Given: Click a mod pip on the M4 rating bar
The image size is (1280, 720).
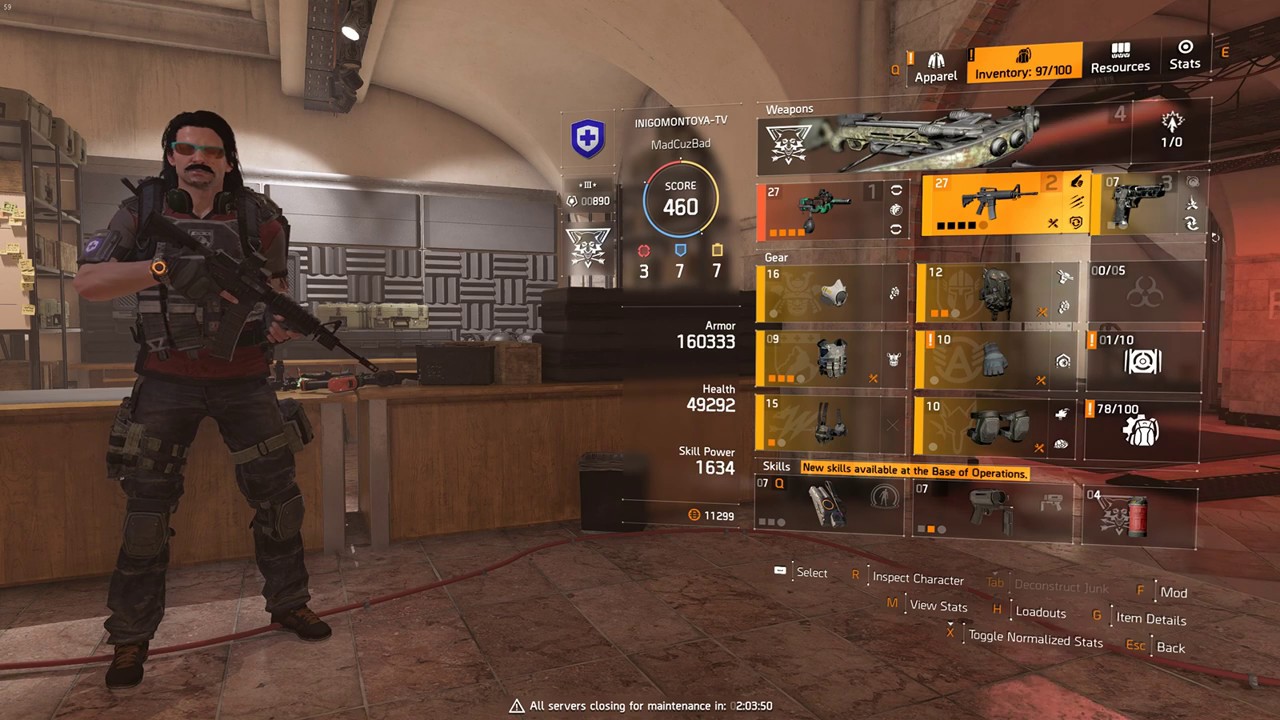Looking at the screenshot, I should [950, 226].
